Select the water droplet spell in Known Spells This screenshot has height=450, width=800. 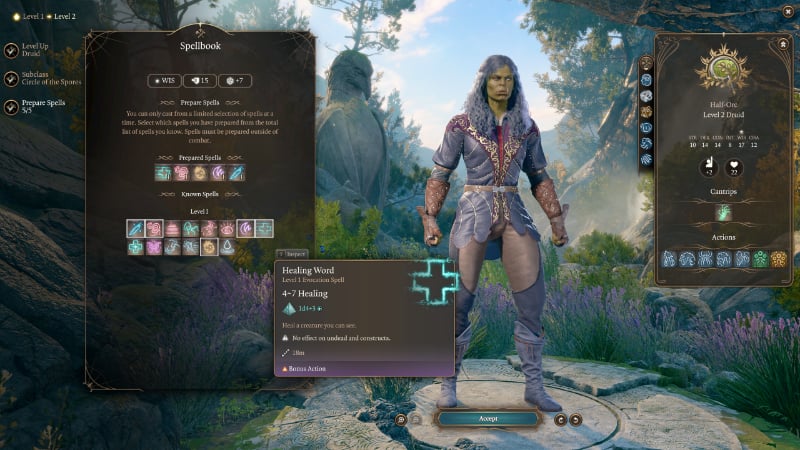point(227,246)
